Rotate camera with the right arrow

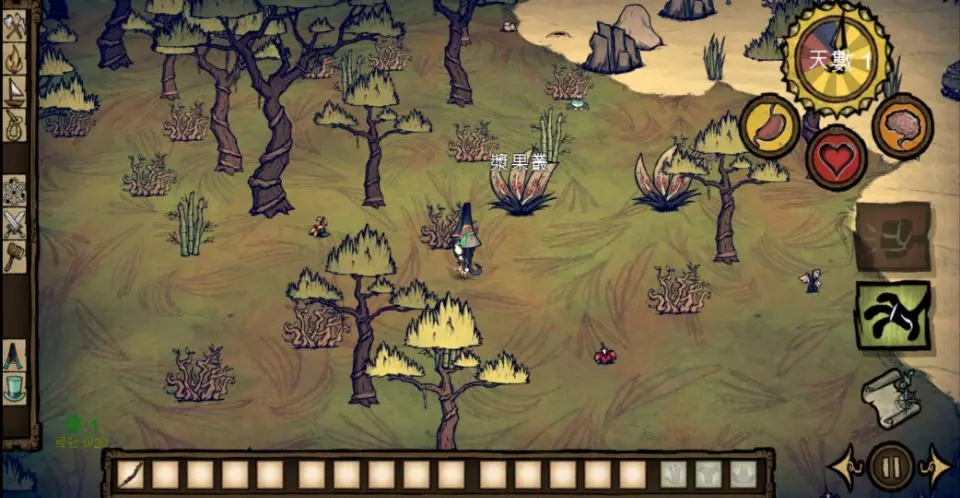coord(937,466)
